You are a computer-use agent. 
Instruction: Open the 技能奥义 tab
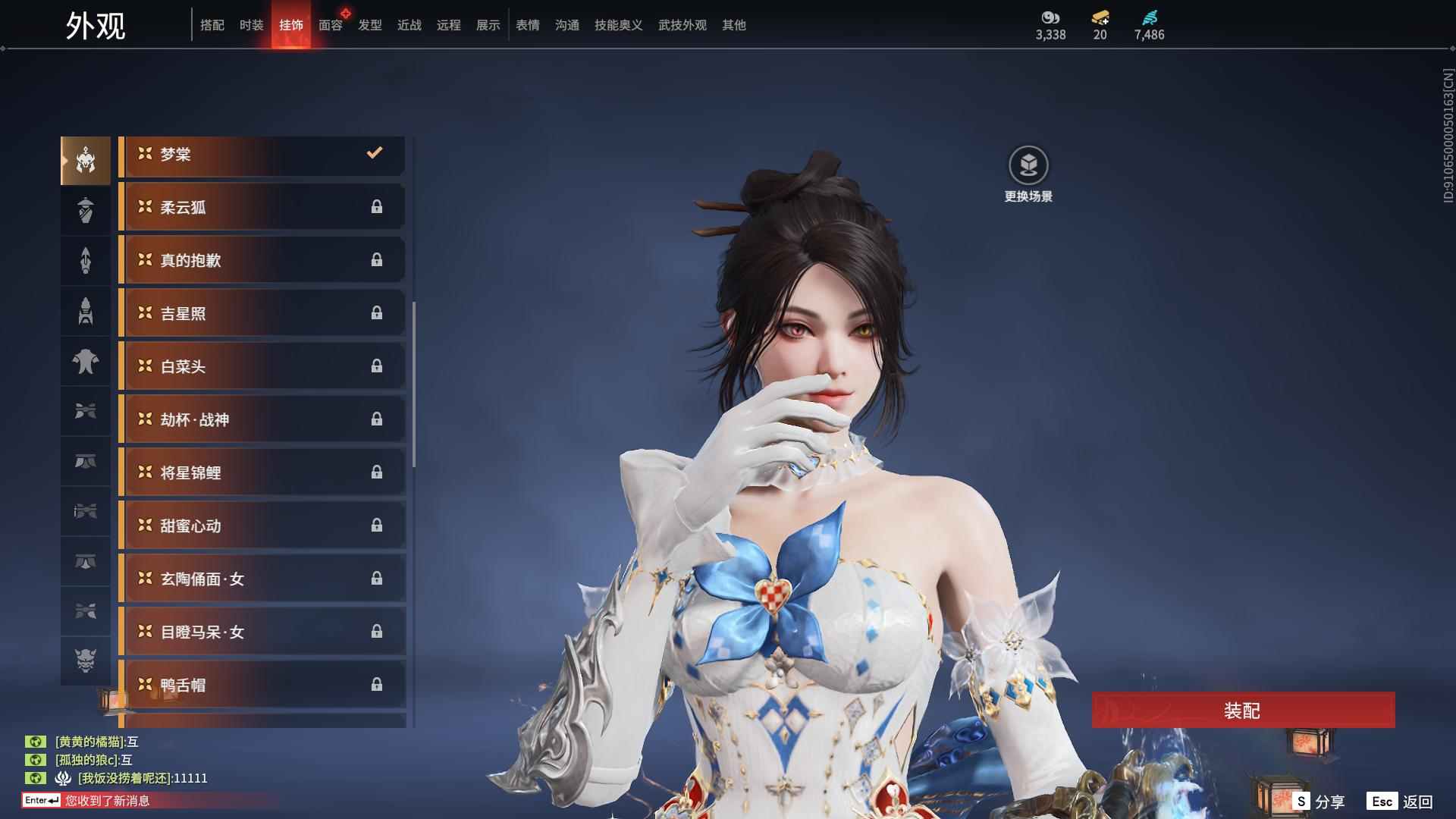[x=619, y=25]
